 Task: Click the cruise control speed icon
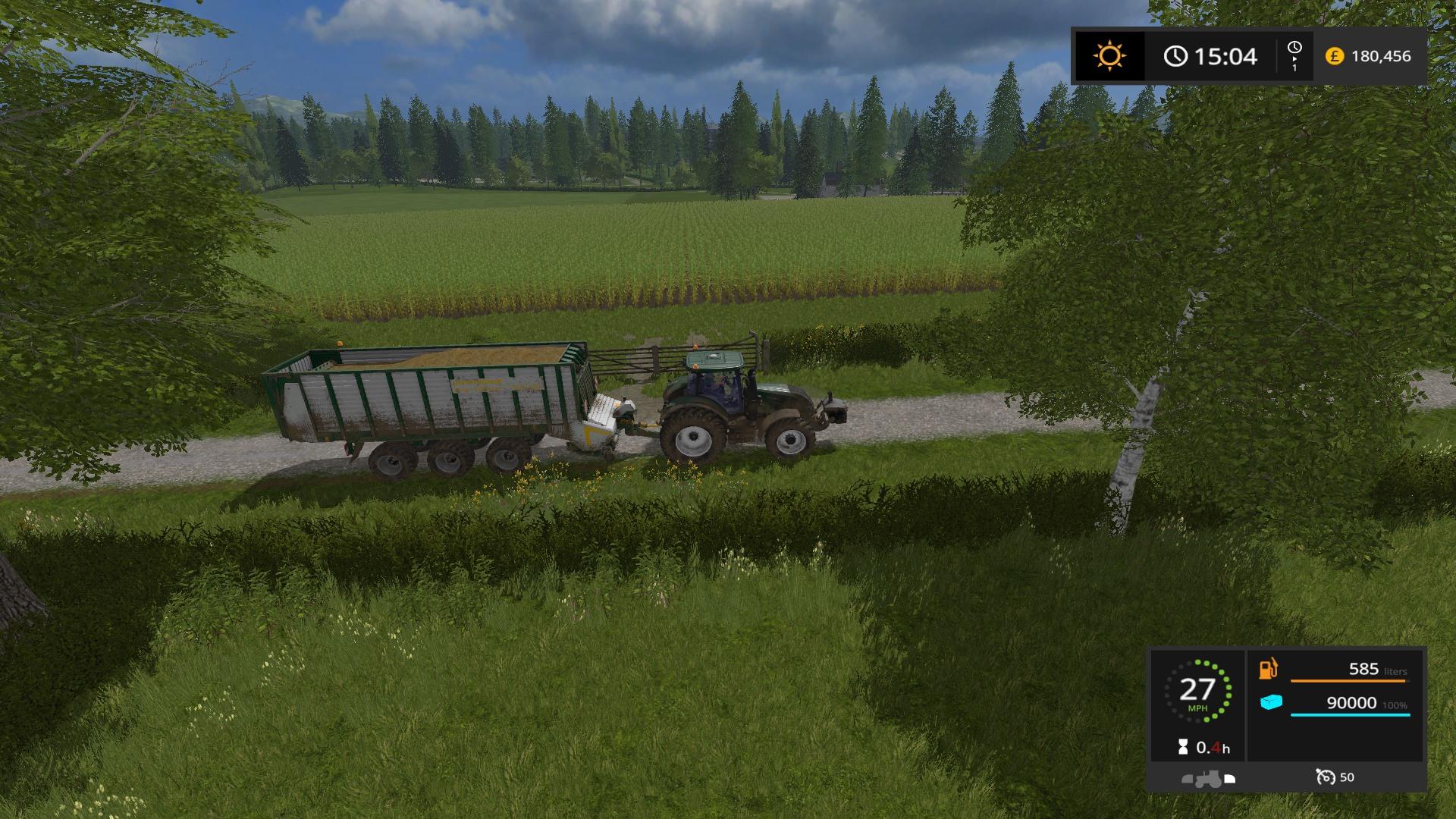tap(1325, 777)
